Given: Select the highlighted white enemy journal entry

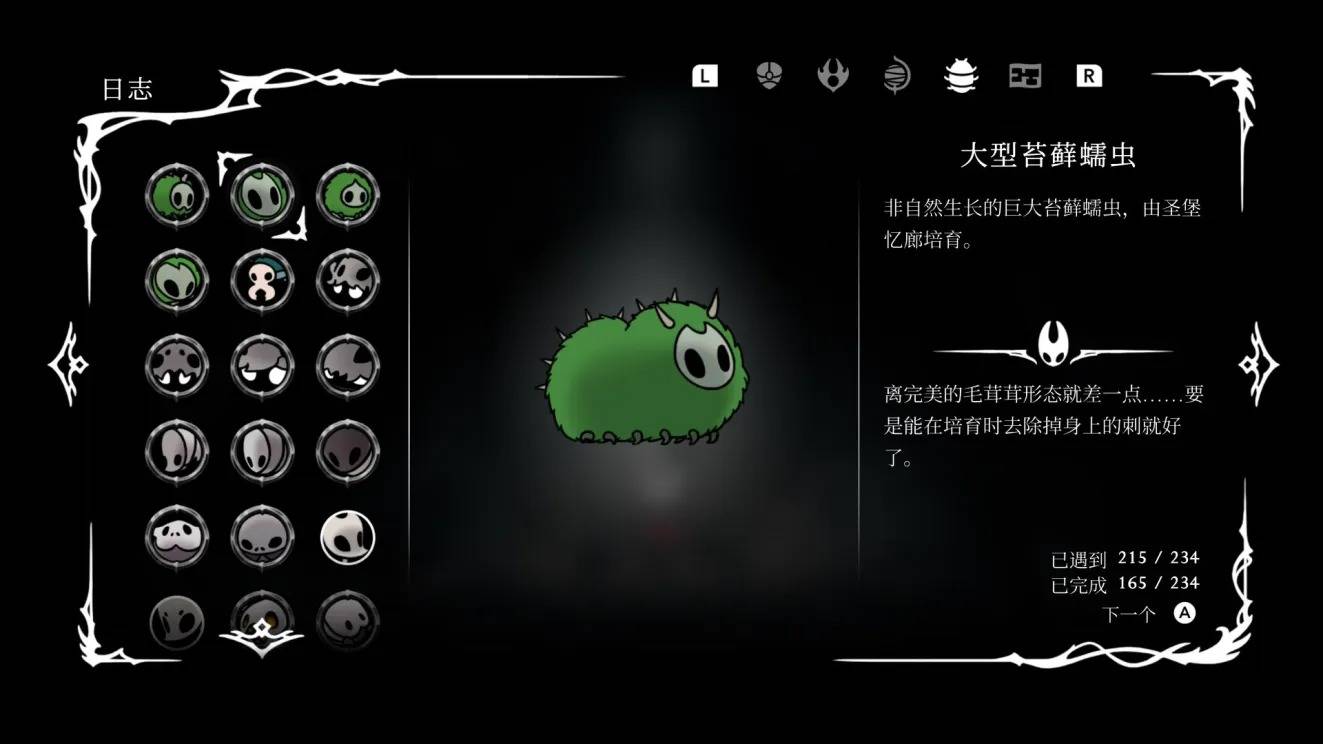Looking at the screenshot, I should 348,536.
